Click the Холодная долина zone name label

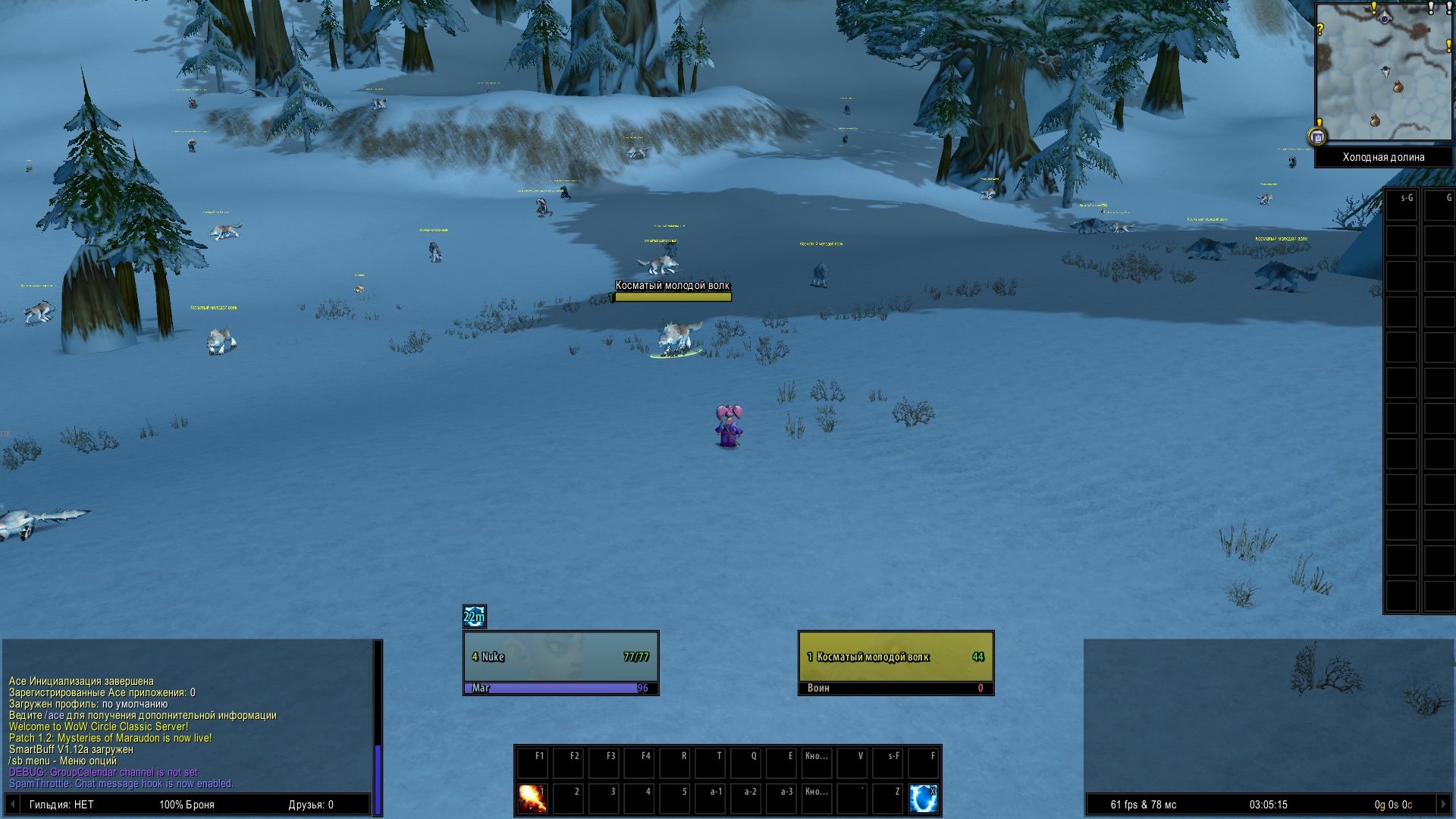1383,158
